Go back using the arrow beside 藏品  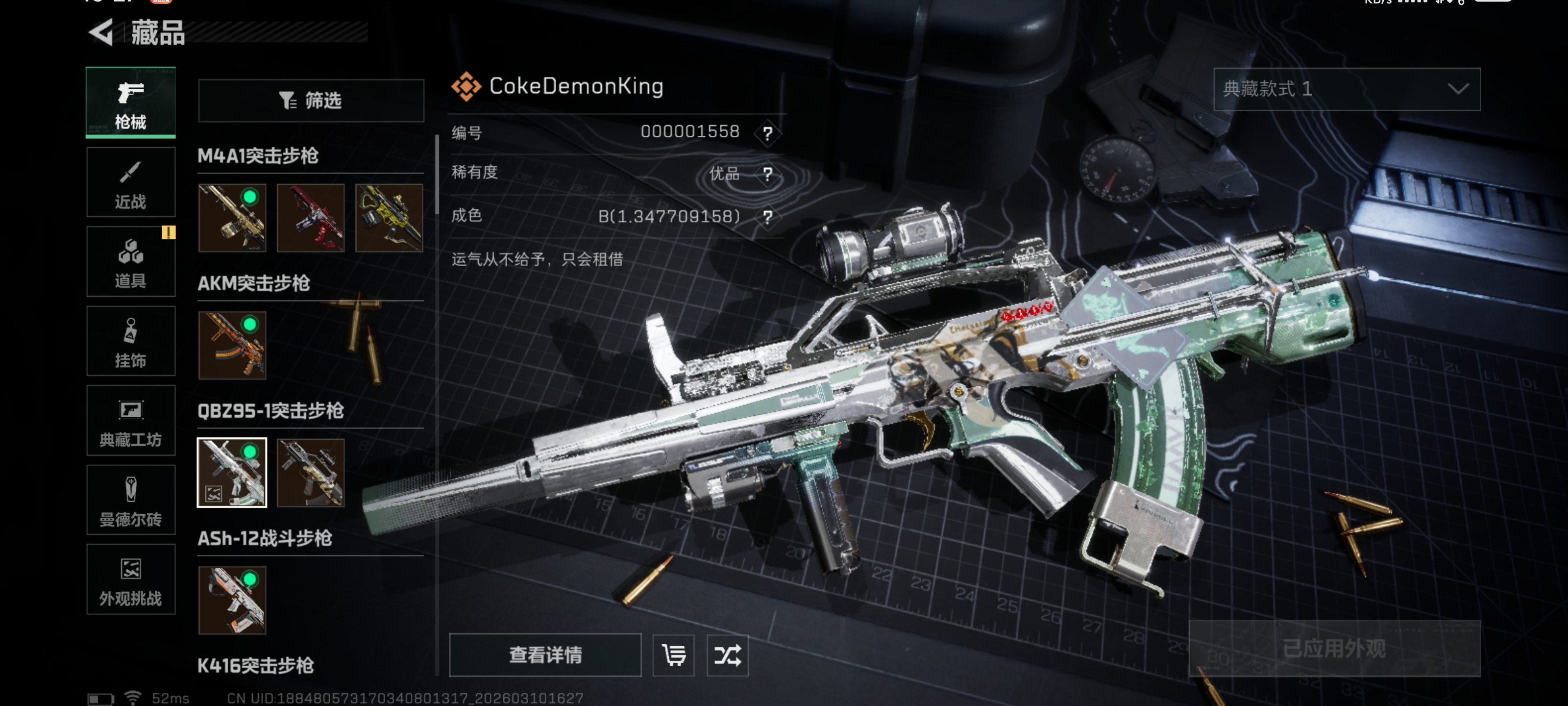[101, 32]
